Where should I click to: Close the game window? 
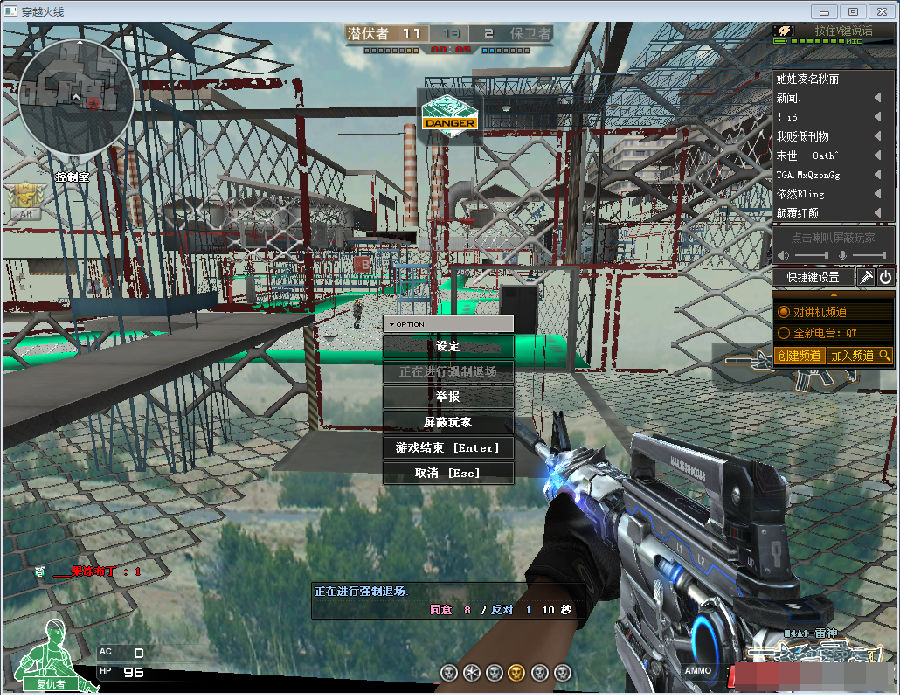coord(880,11)
